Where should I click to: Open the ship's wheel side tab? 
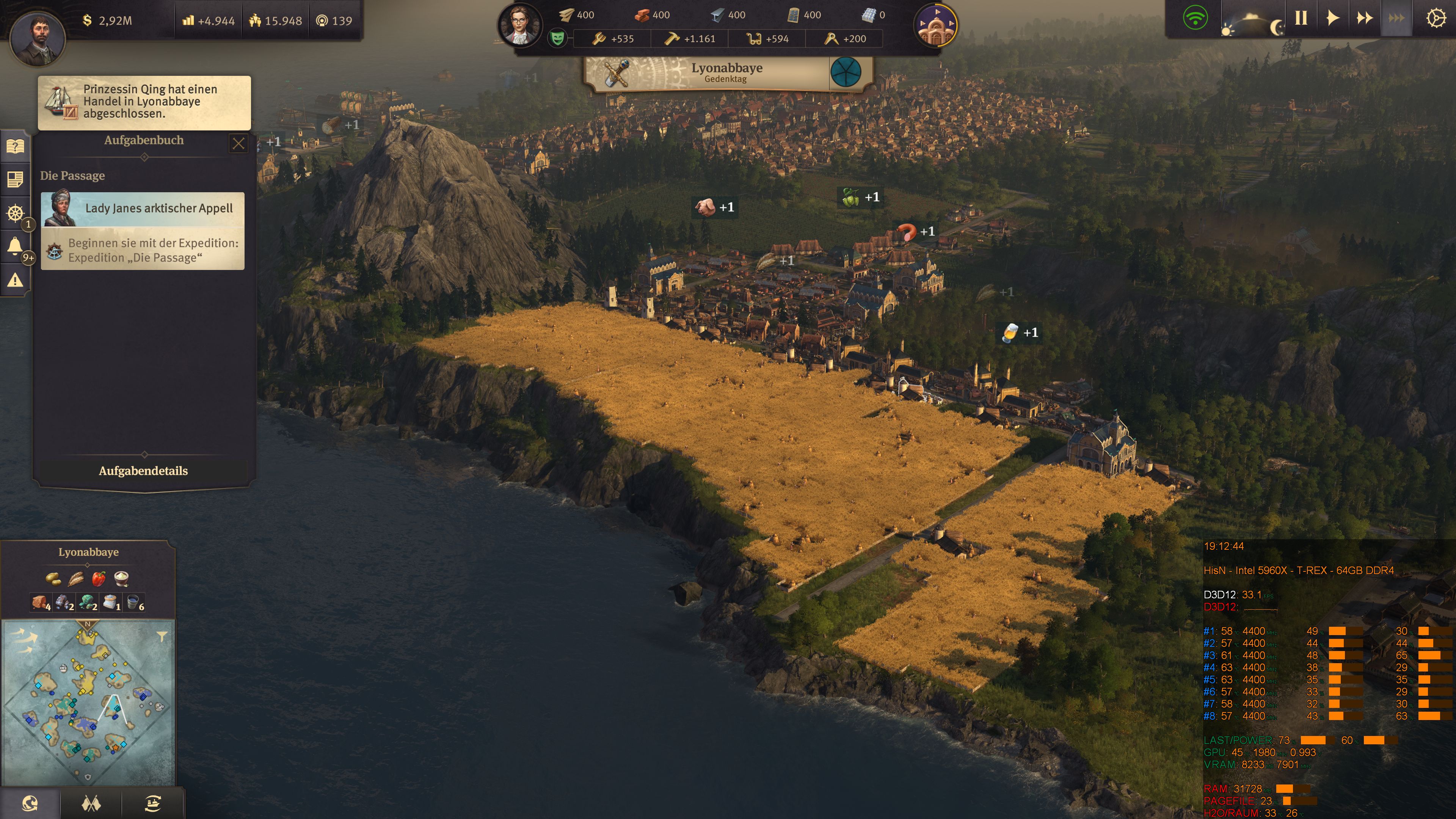(15, 213)
